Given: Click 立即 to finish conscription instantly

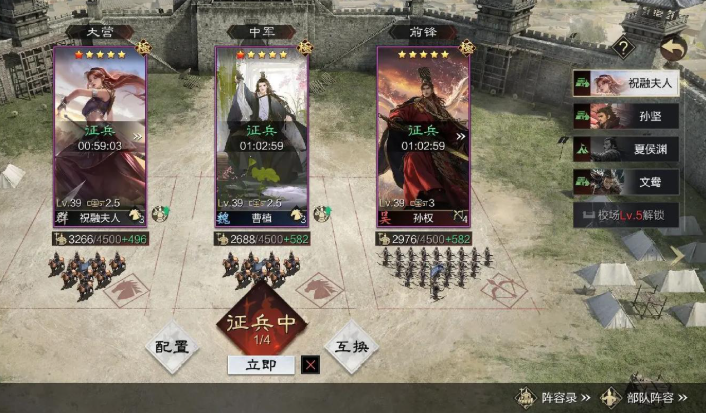Looking at the screenshot, I should pos(261,365).
